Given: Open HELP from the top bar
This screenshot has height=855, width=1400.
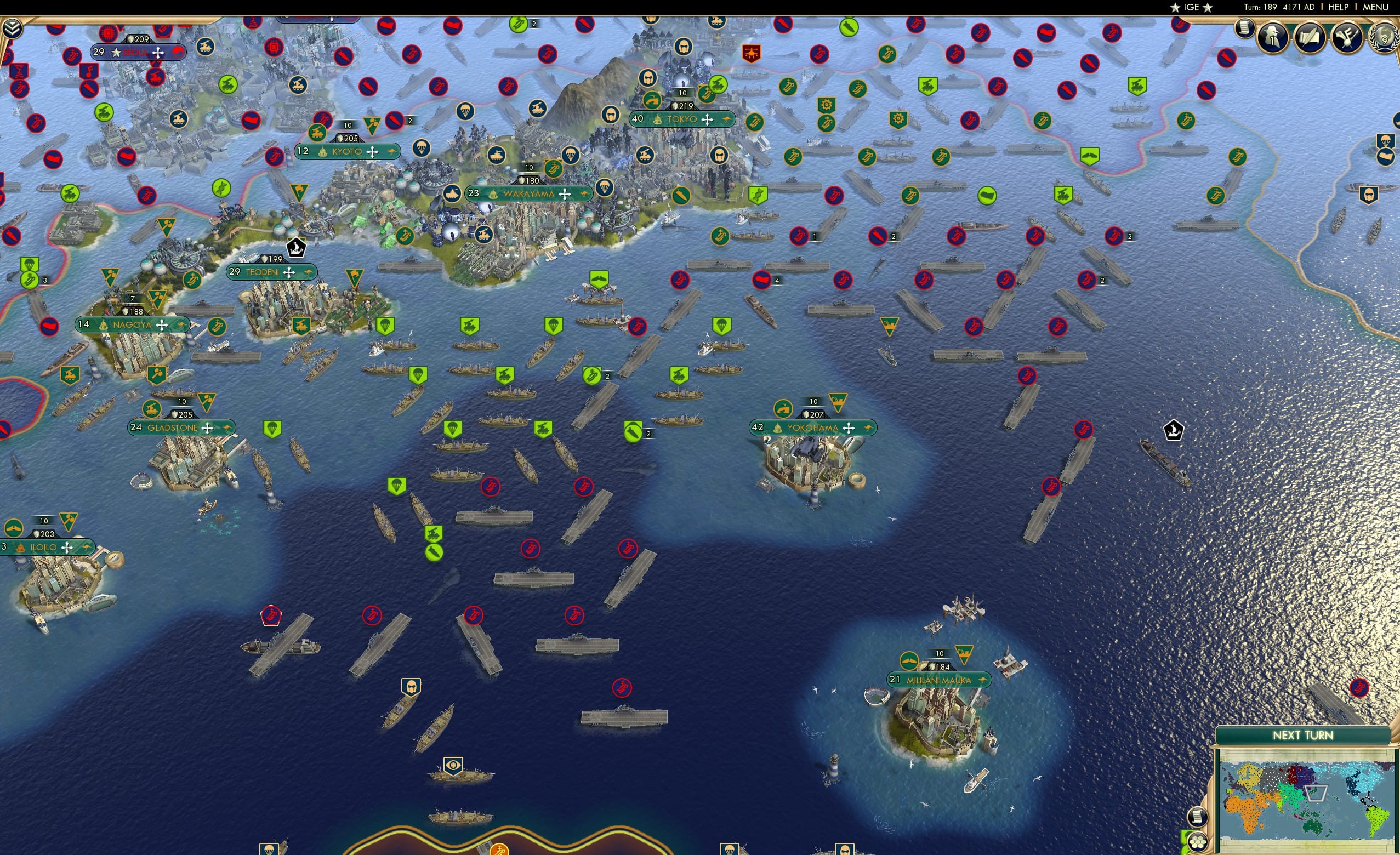Looking at the screenshot, I should pyautogui.click(x=1339, y=7).
